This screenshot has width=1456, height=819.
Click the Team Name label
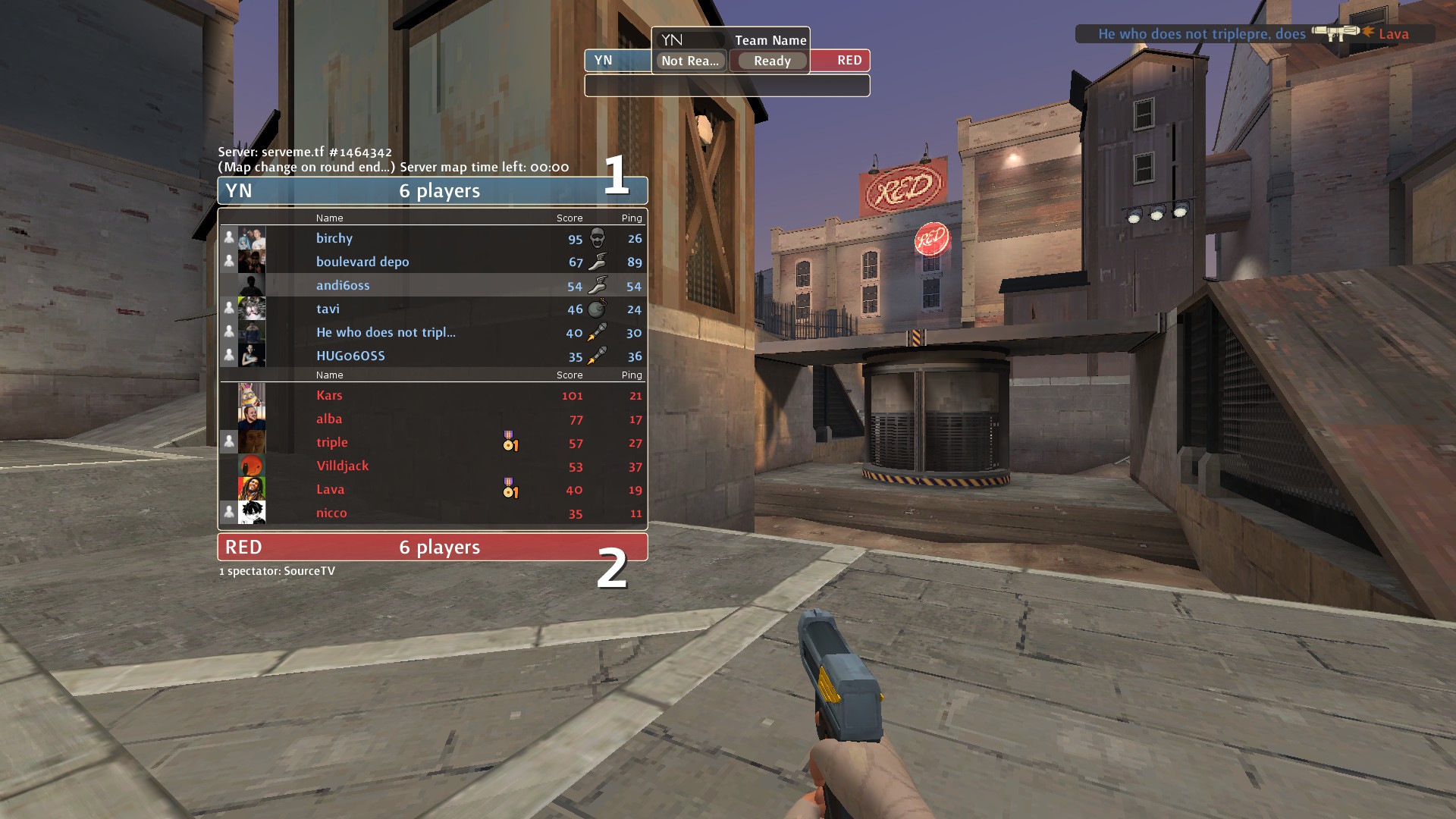pos(770,40)
